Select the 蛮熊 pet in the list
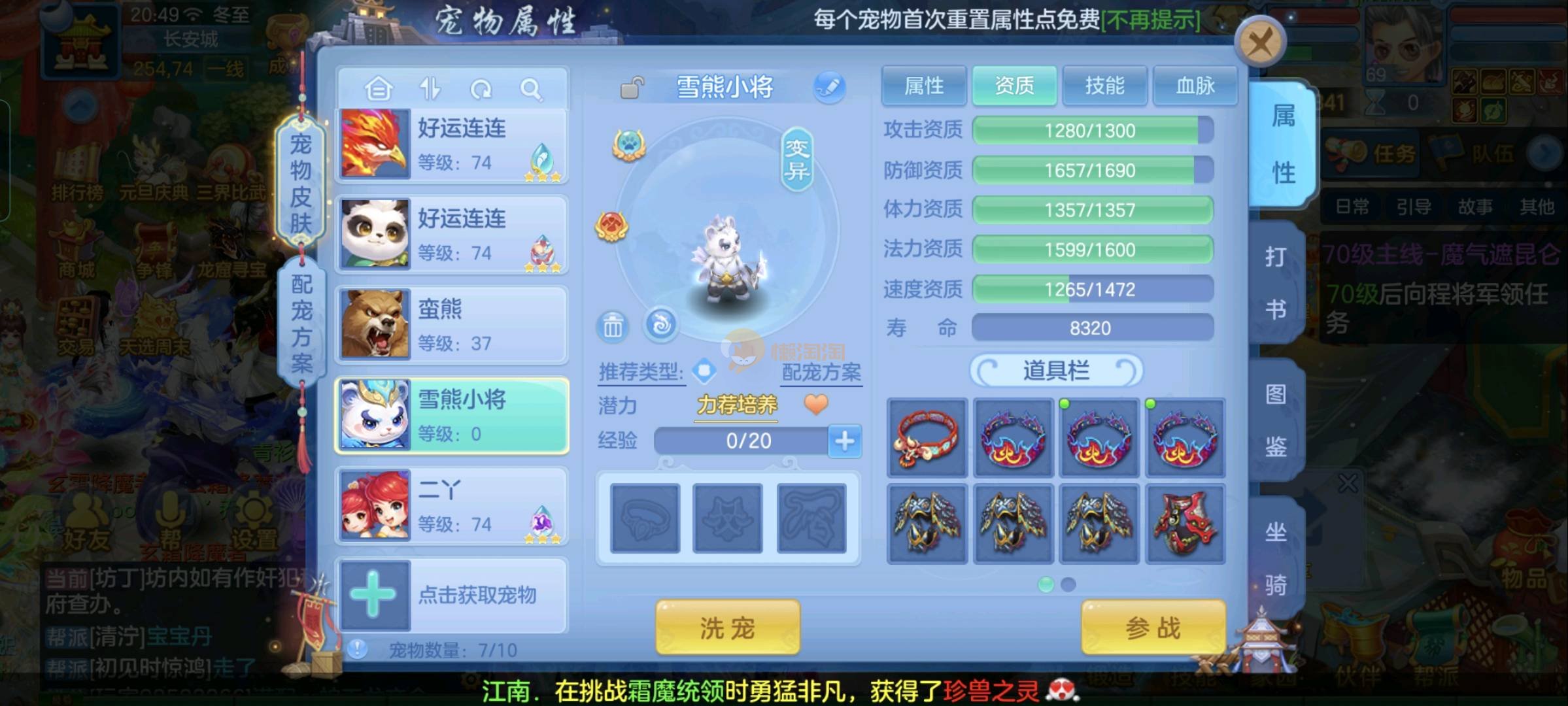The image size is (1568, 706). coord(451,325)
